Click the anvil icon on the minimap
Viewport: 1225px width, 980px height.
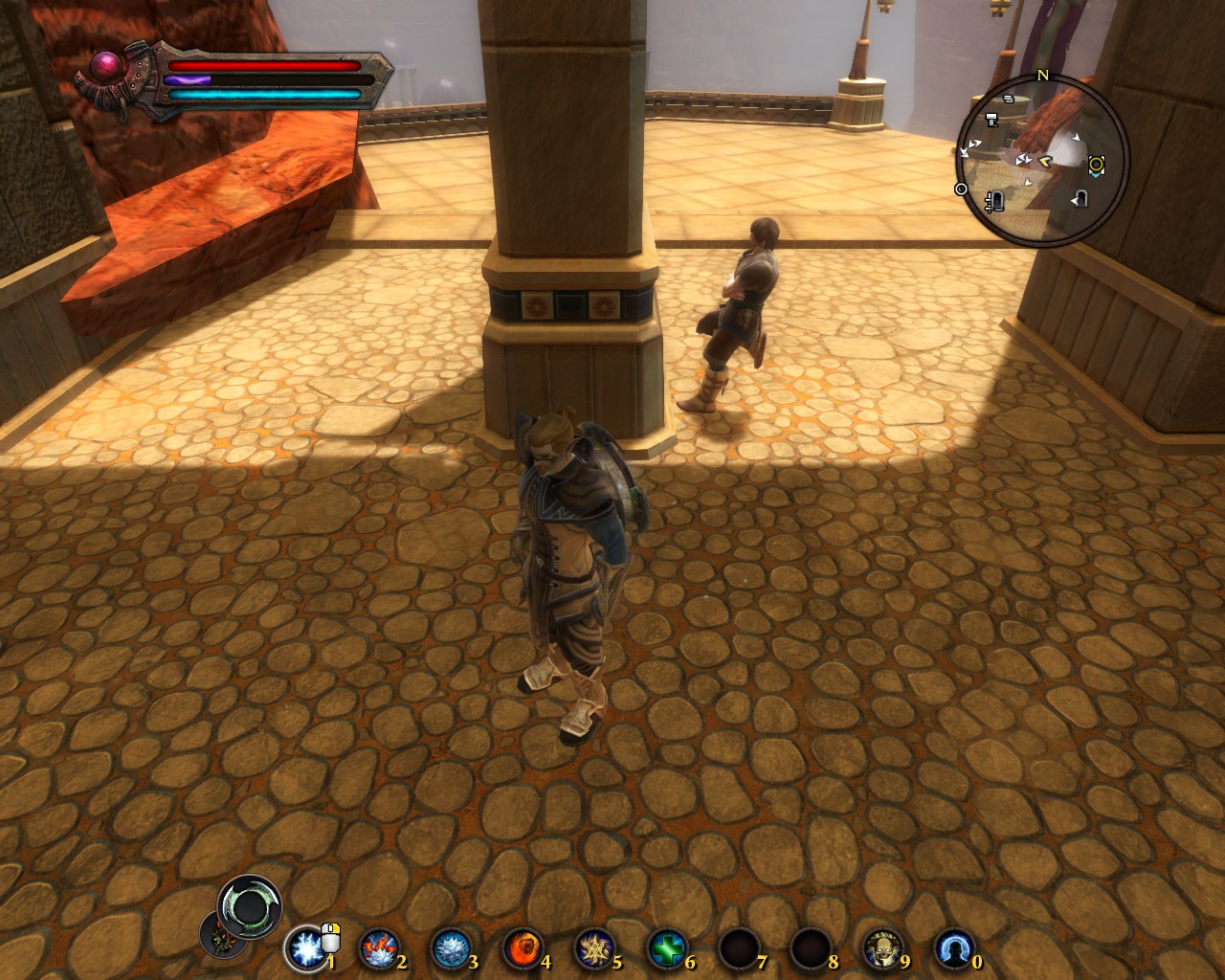[991, 120]
